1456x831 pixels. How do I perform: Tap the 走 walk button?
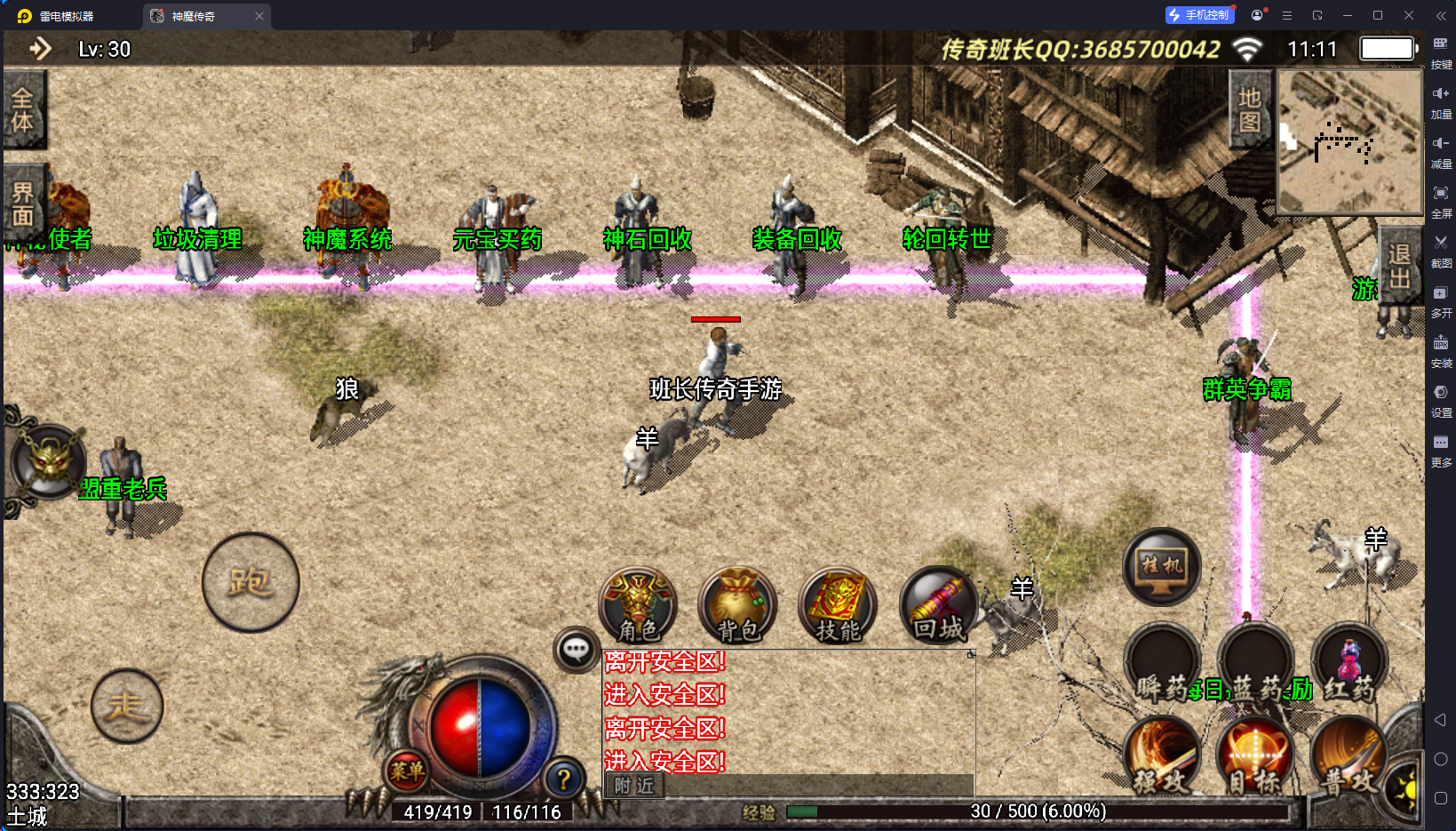pyautogui.click(x=127, y=707)
